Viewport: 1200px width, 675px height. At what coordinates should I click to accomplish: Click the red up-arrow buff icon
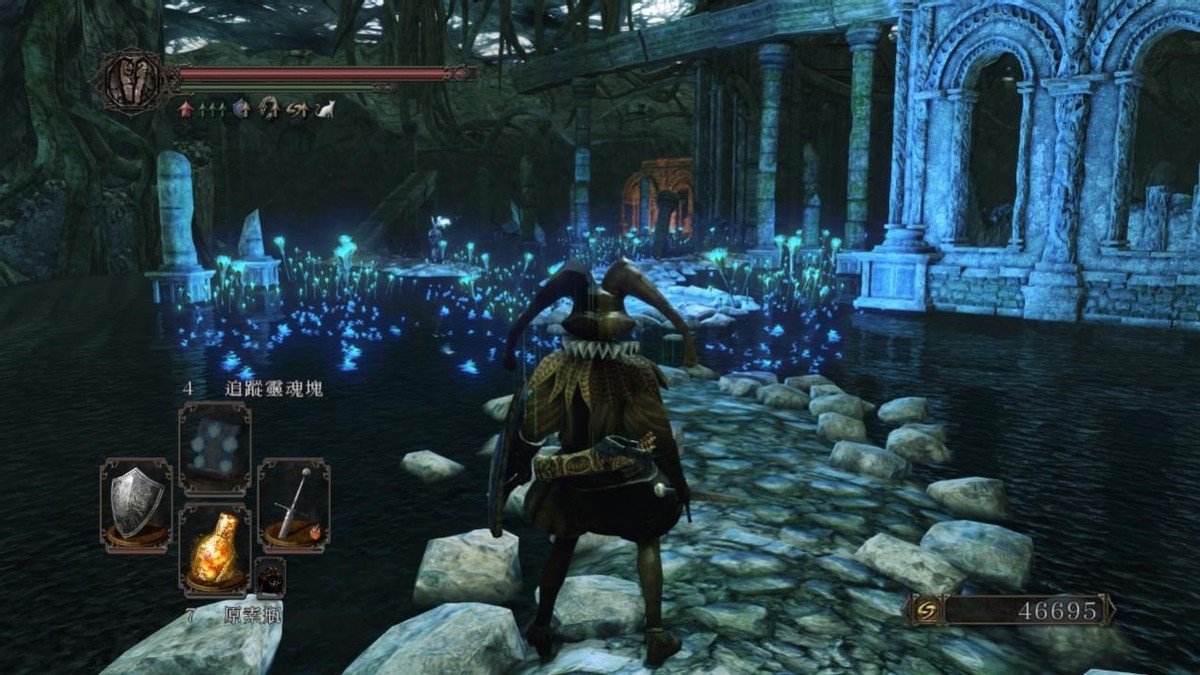186,109
